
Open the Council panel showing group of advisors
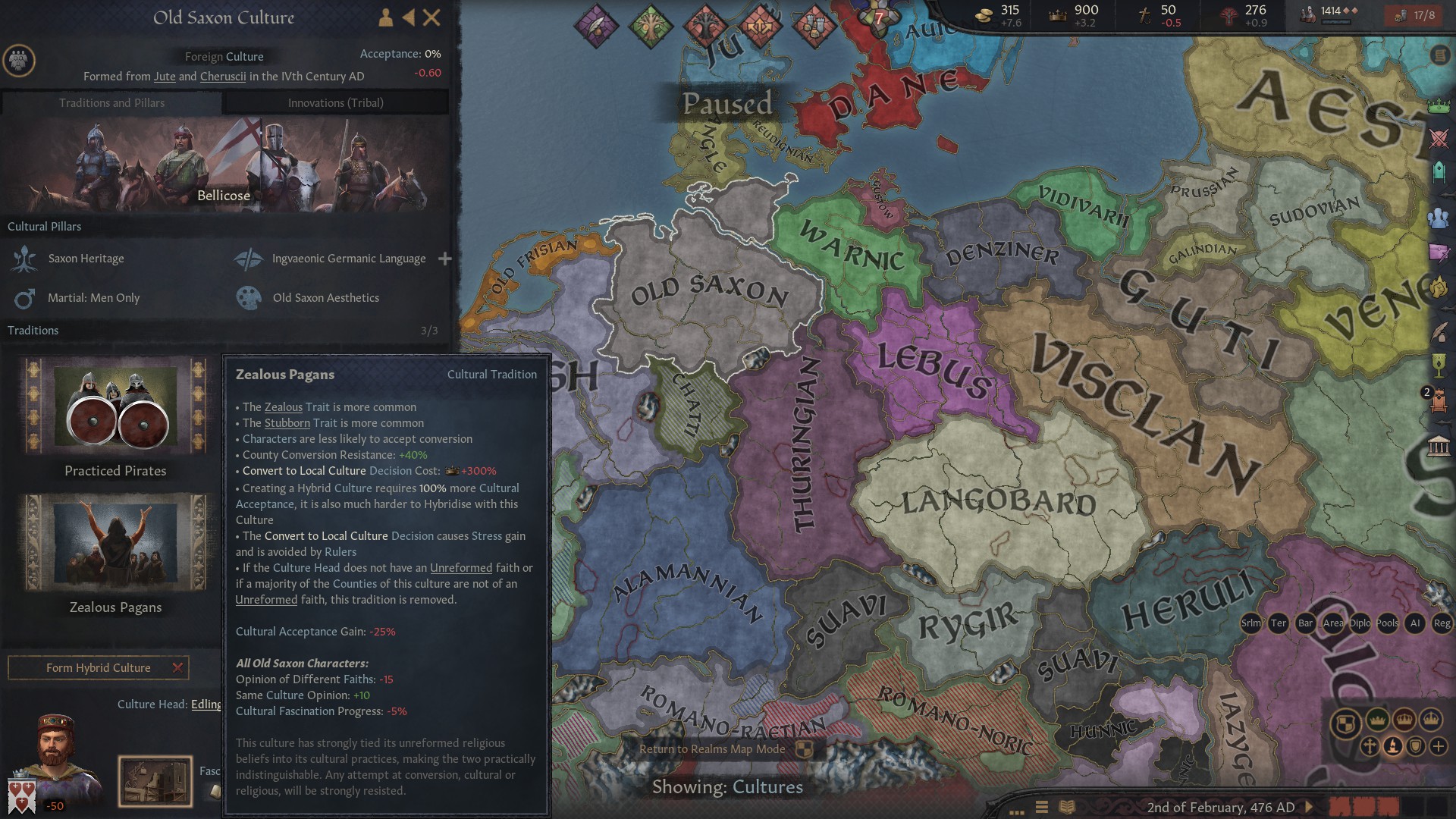point(1438,218)
